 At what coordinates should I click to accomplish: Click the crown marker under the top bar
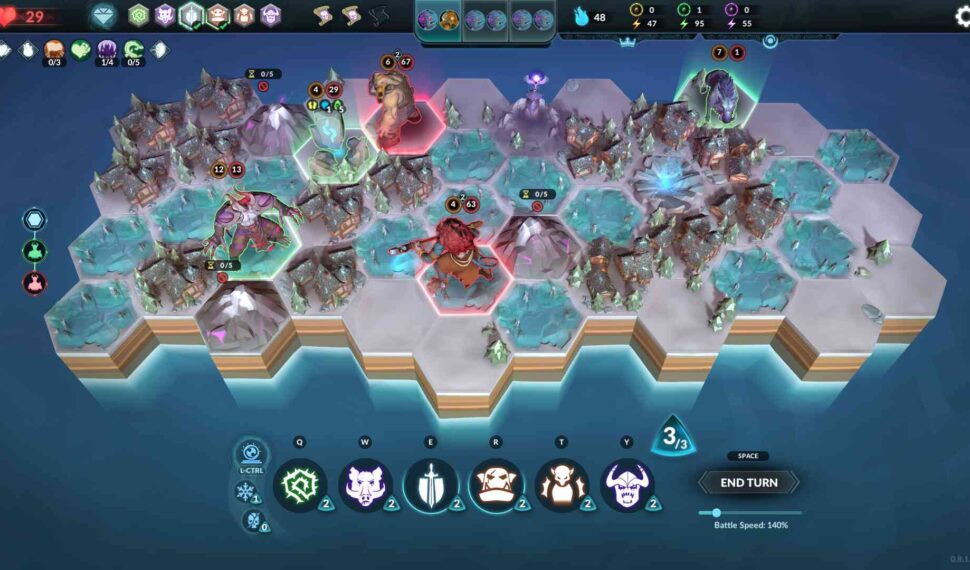coord(628,42)
